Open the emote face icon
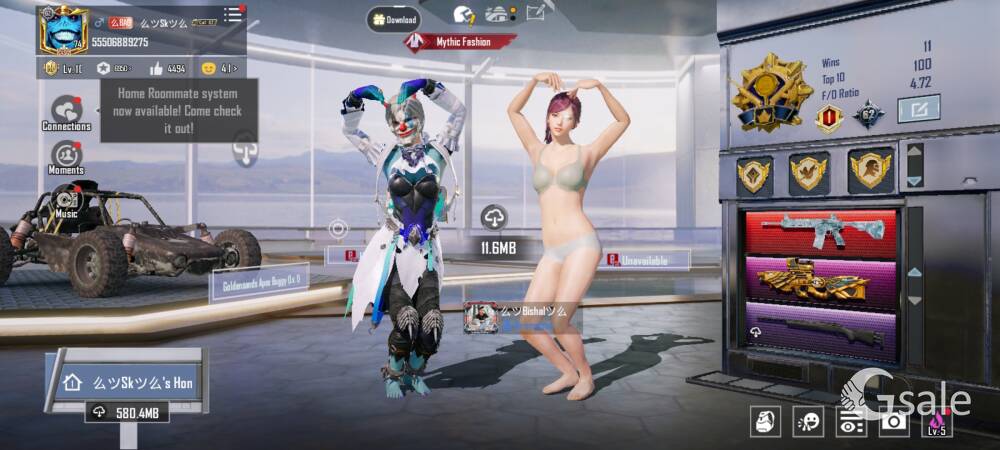Viewport: 1000px width, 450px height. 808,421
